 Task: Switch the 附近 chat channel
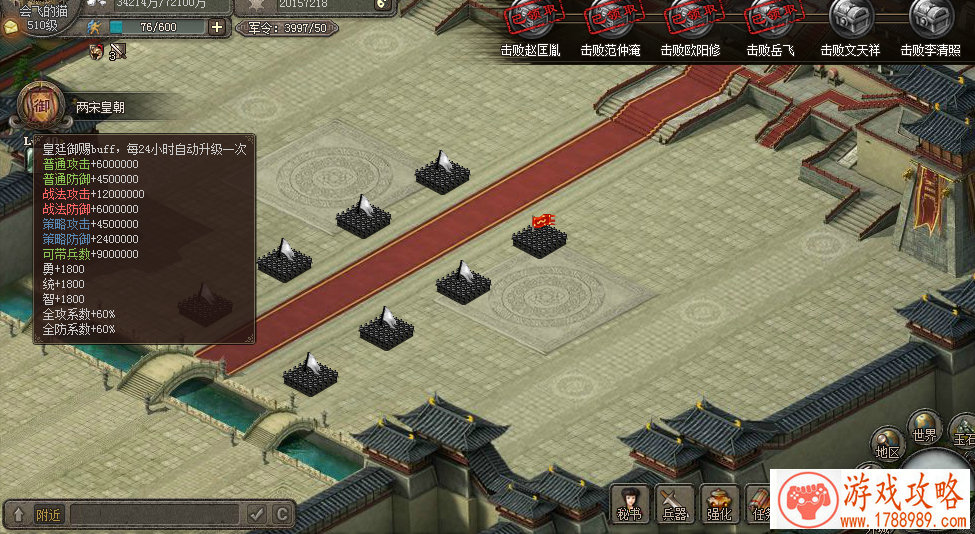pyautogui.click(x=48, y=515)
